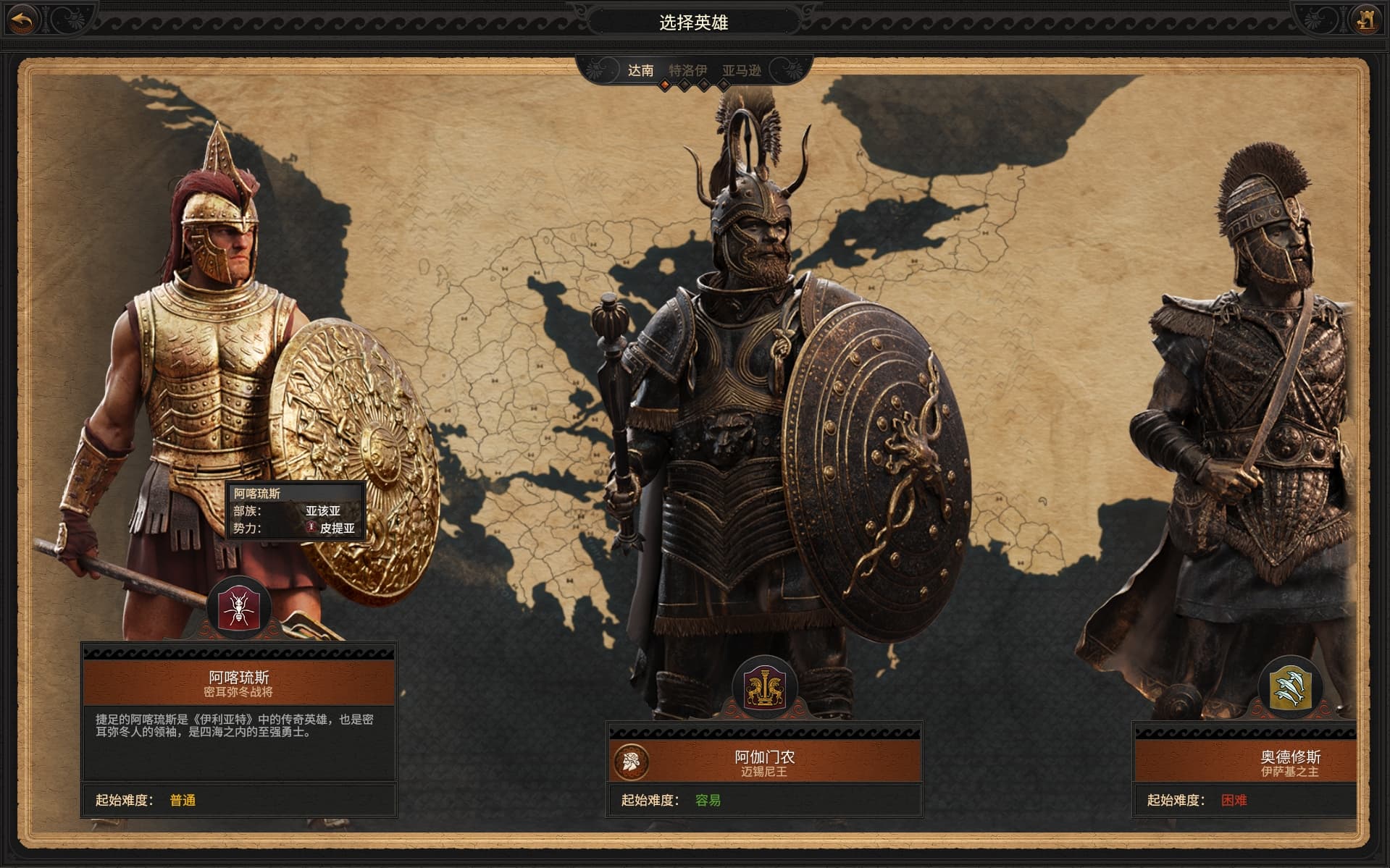Go back with the return arrow button

pos(22,20)
